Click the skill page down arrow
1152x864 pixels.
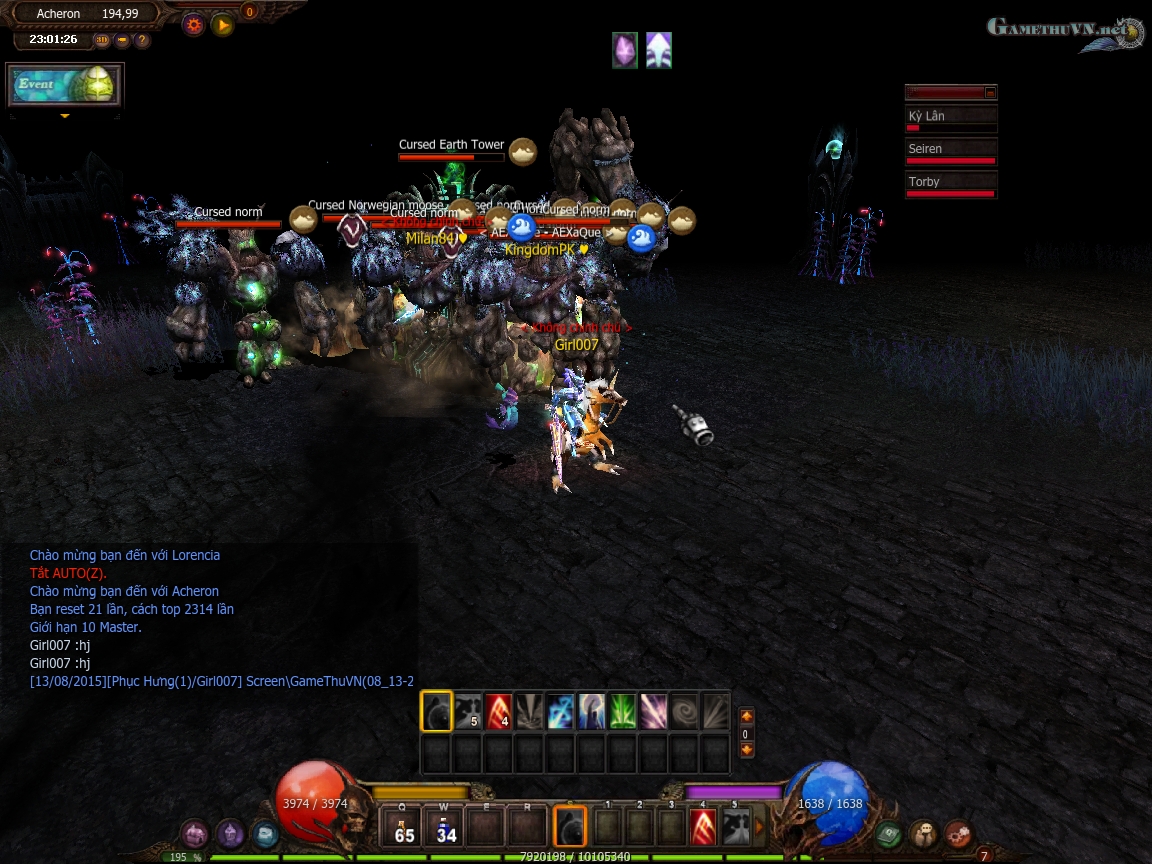point(746,749)
